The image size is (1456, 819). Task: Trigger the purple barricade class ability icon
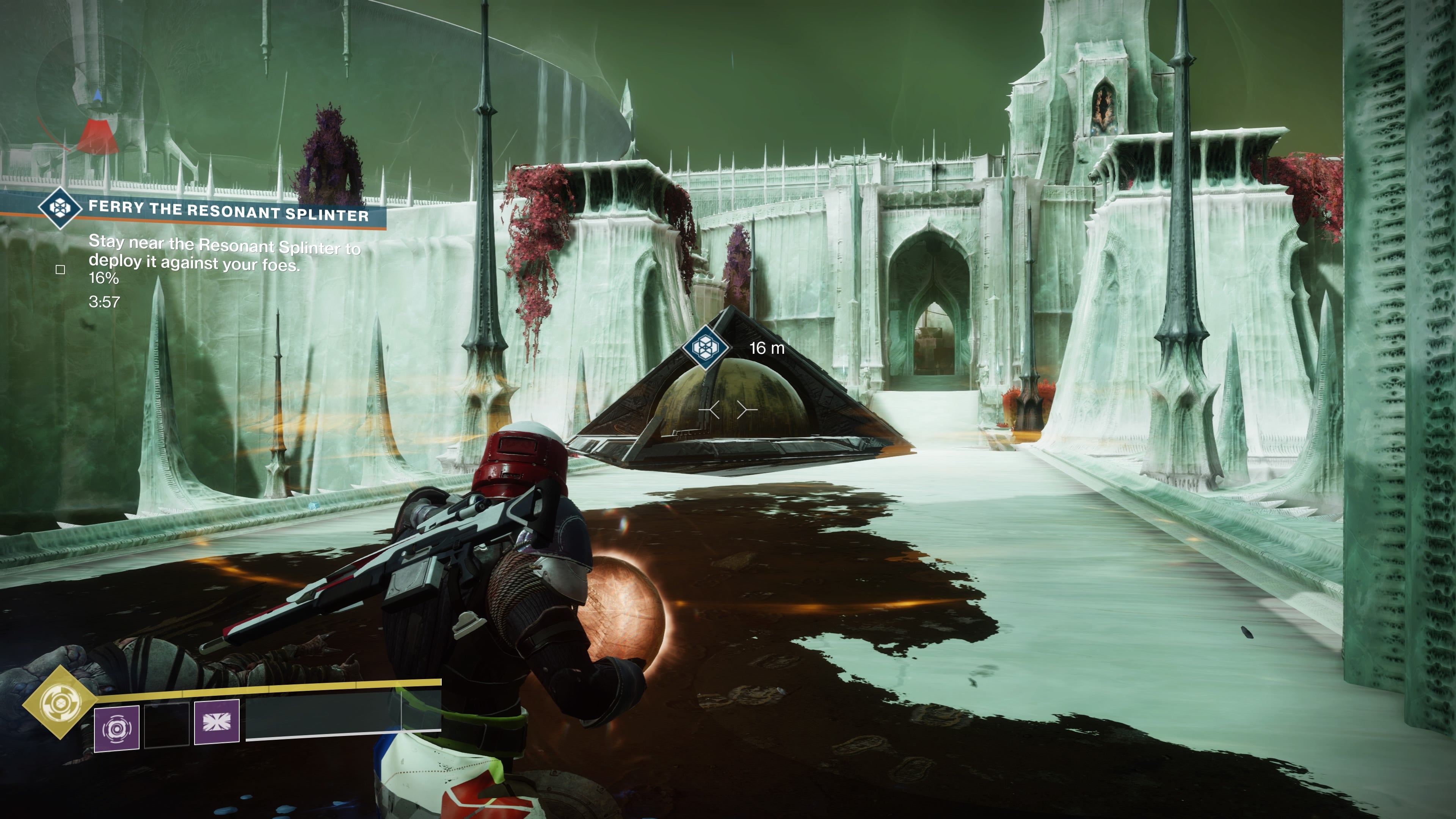(x=217, y=722)
